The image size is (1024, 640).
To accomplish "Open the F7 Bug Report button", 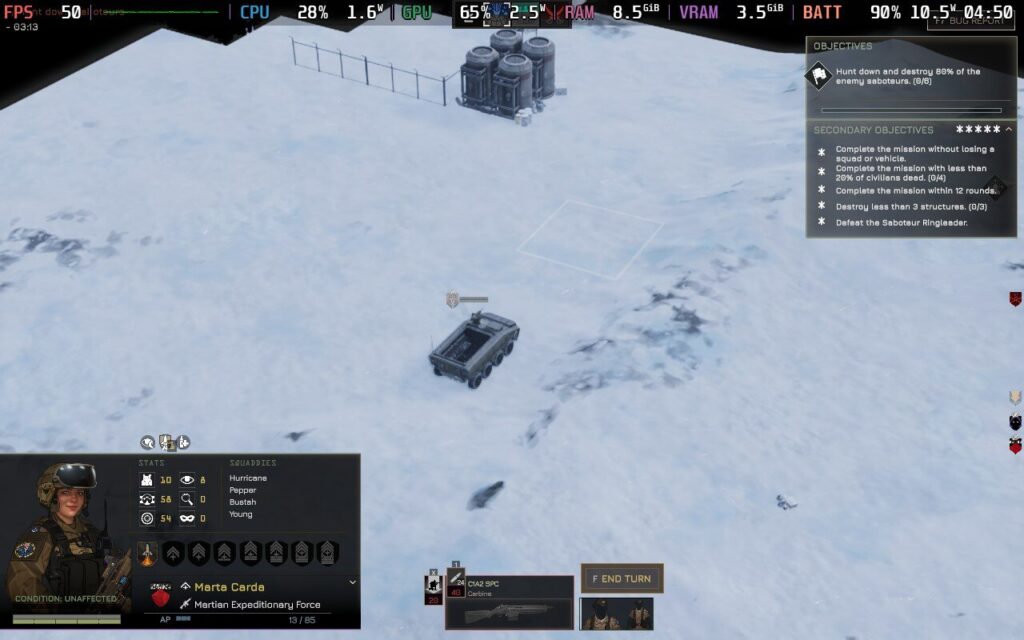I will pyautogui.click(x=970, y=19).
